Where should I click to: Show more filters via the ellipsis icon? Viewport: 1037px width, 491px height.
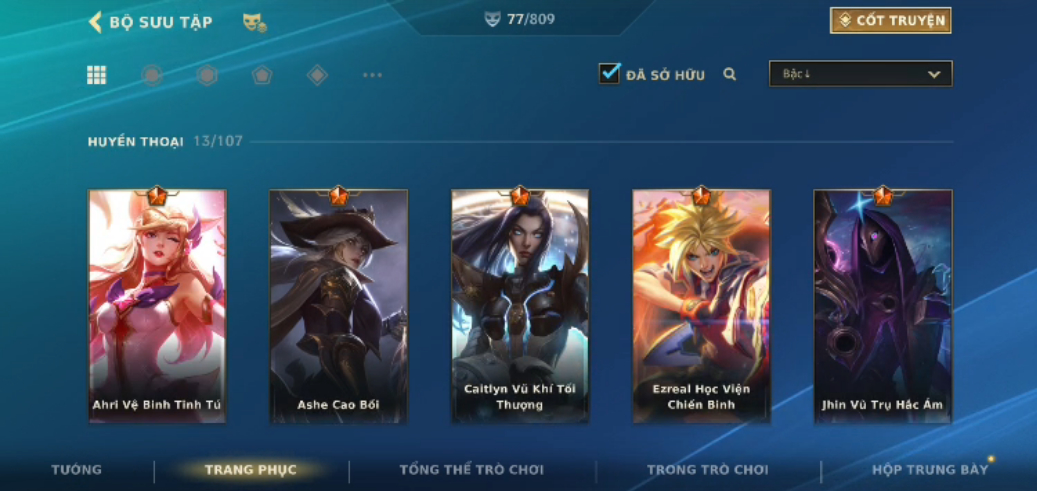click(x=372, y=75)
